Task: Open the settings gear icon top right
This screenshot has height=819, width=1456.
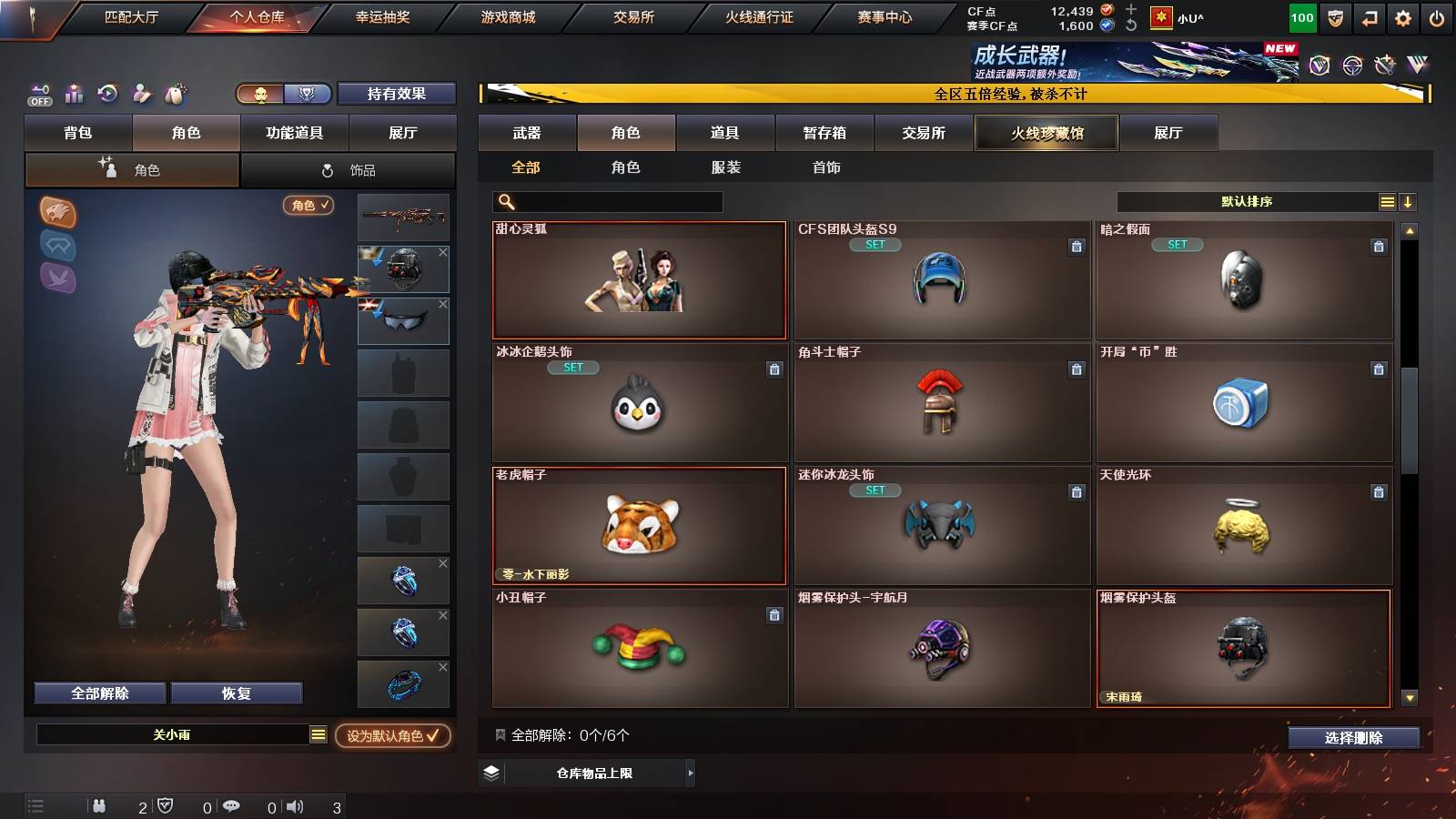Action: click(x=1403, y=16)
